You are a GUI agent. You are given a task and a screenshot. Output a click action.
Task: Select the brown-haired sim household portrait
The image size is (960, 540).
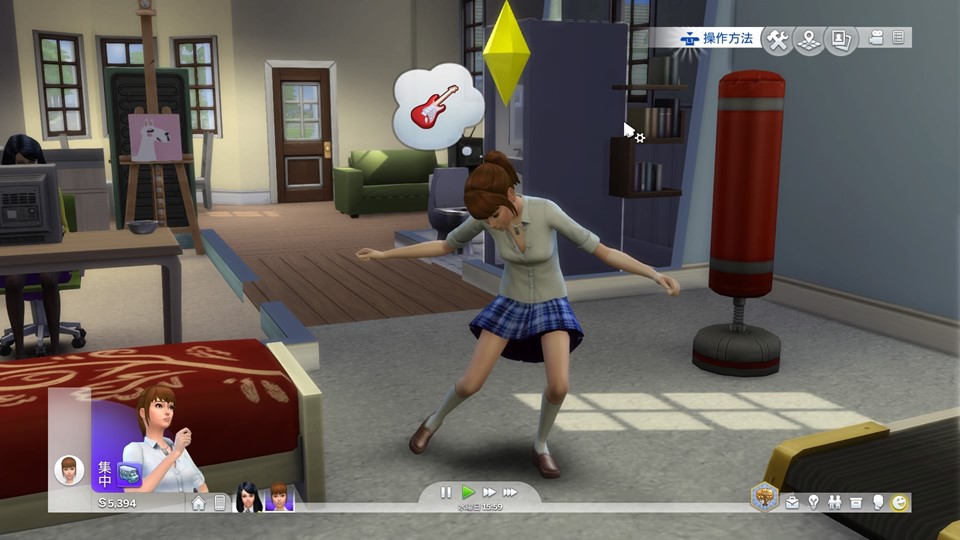[x=279, y=498]
